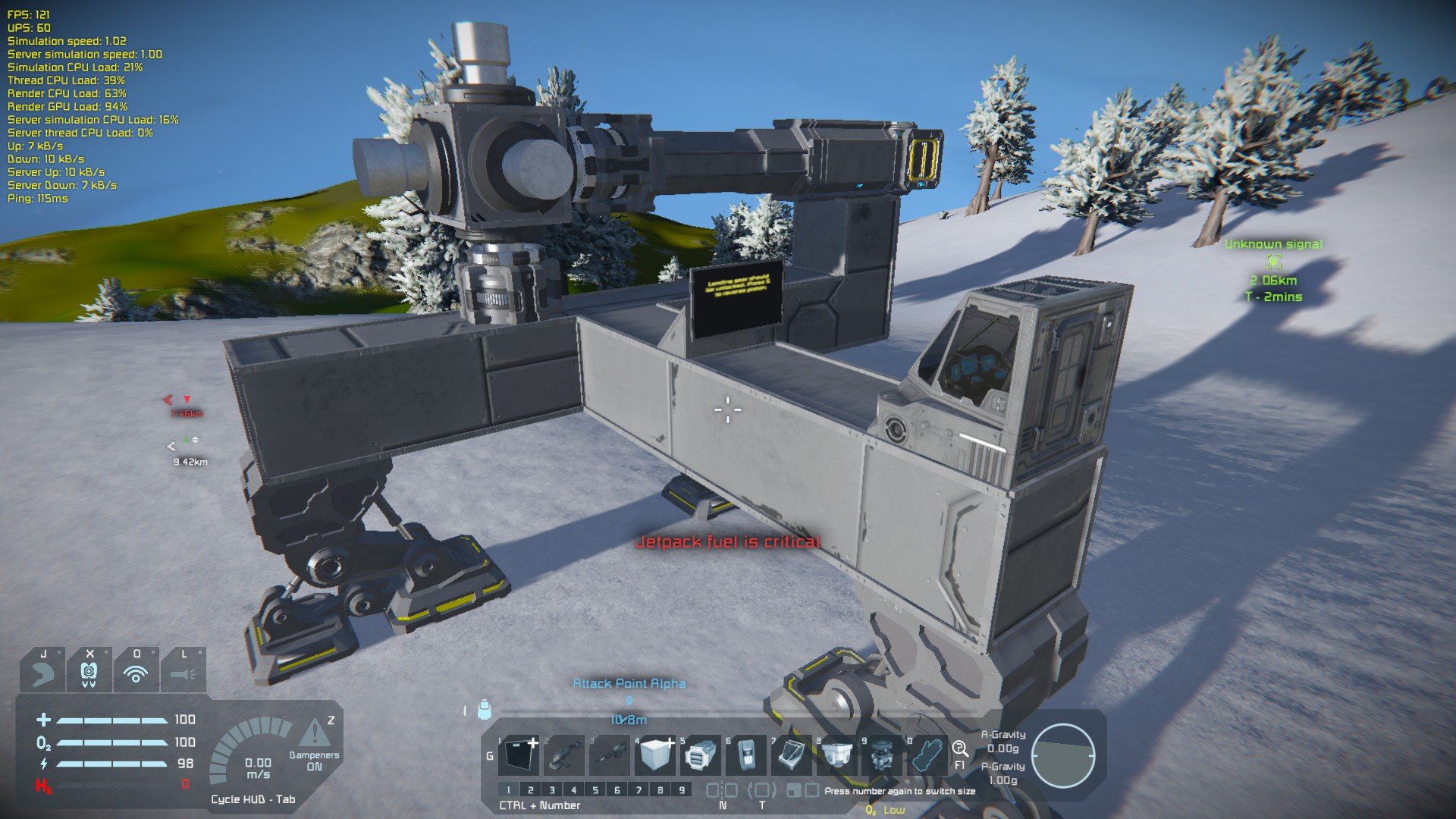Select the LCD panel hotbar slot

pos(519,755)
